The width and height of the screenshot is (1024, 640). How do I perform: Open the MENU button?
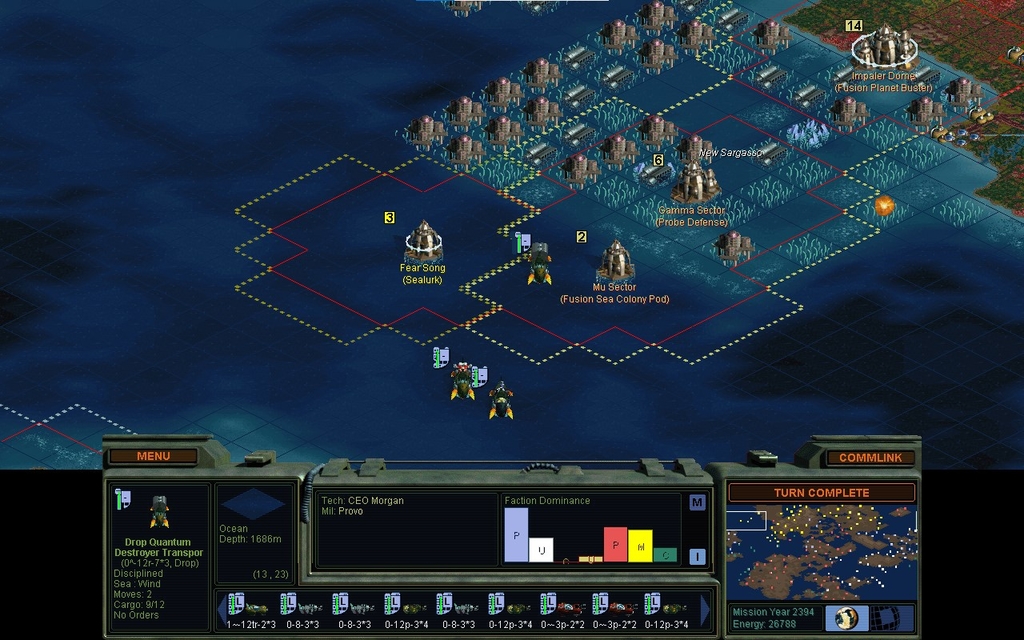click(153, 456)
